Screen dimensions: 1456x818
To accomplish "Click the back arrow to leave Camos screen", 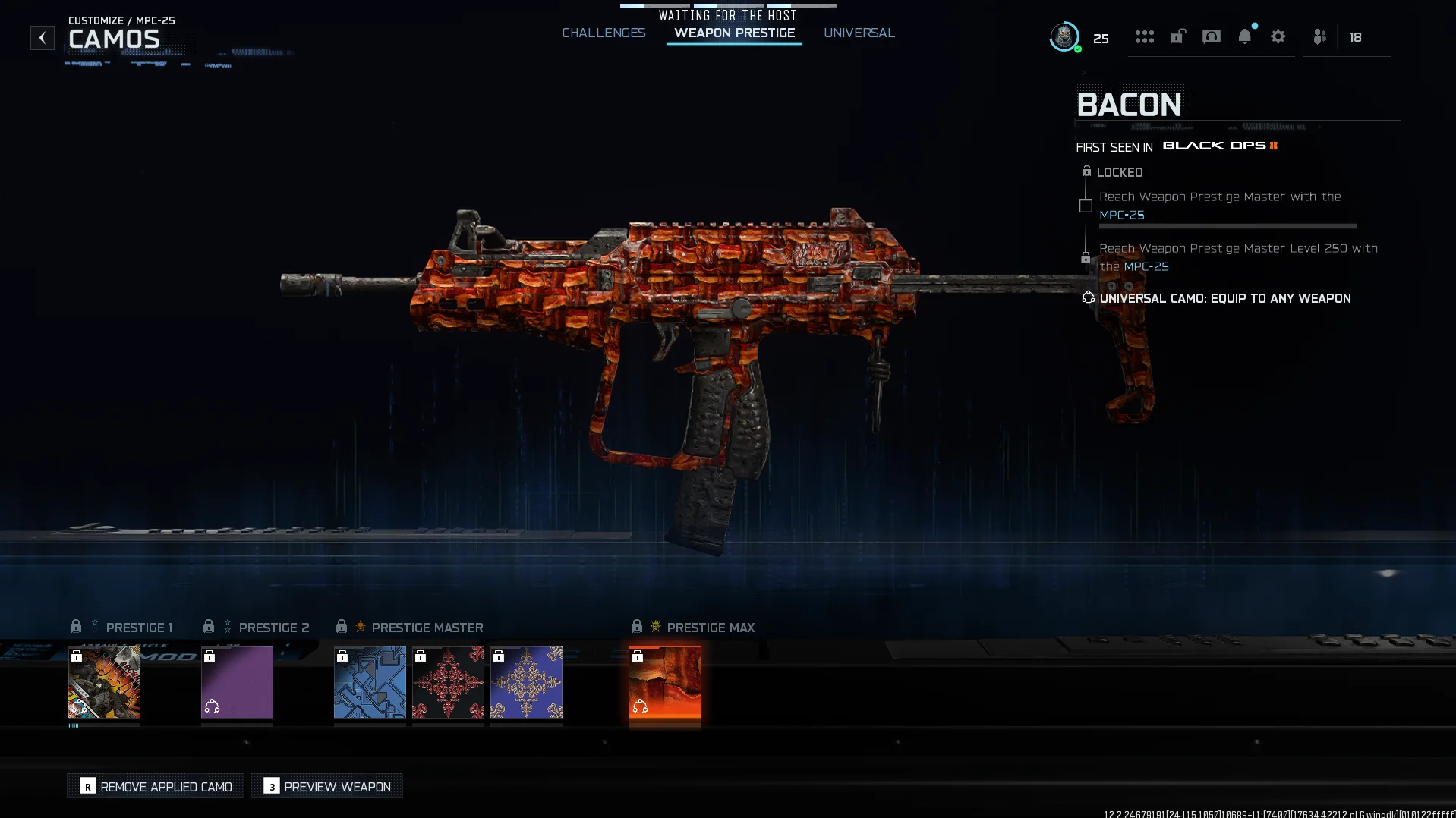I will click(42, 37).
